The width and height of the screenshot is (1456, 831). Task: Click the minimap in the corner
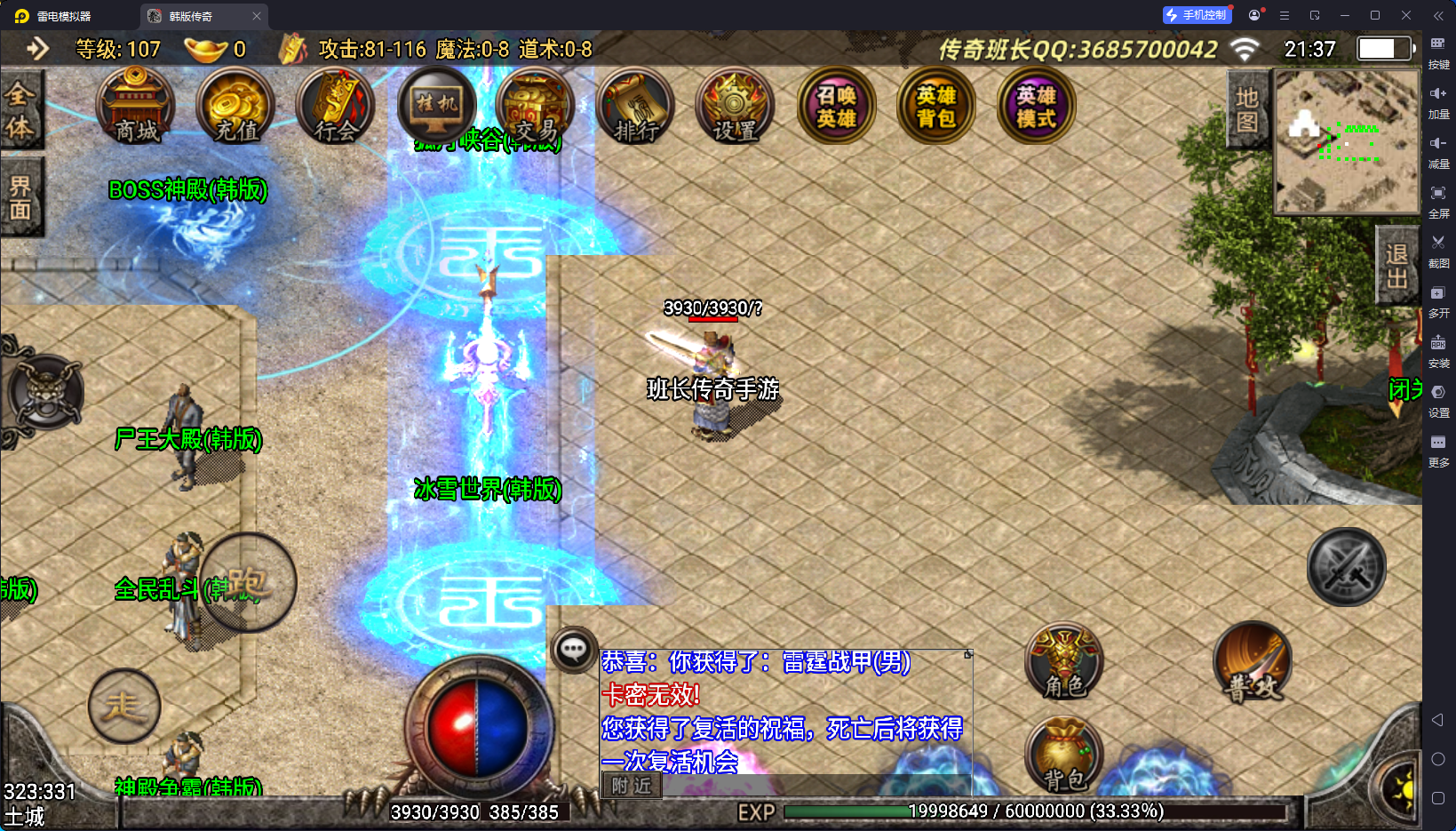[1347, 142]
